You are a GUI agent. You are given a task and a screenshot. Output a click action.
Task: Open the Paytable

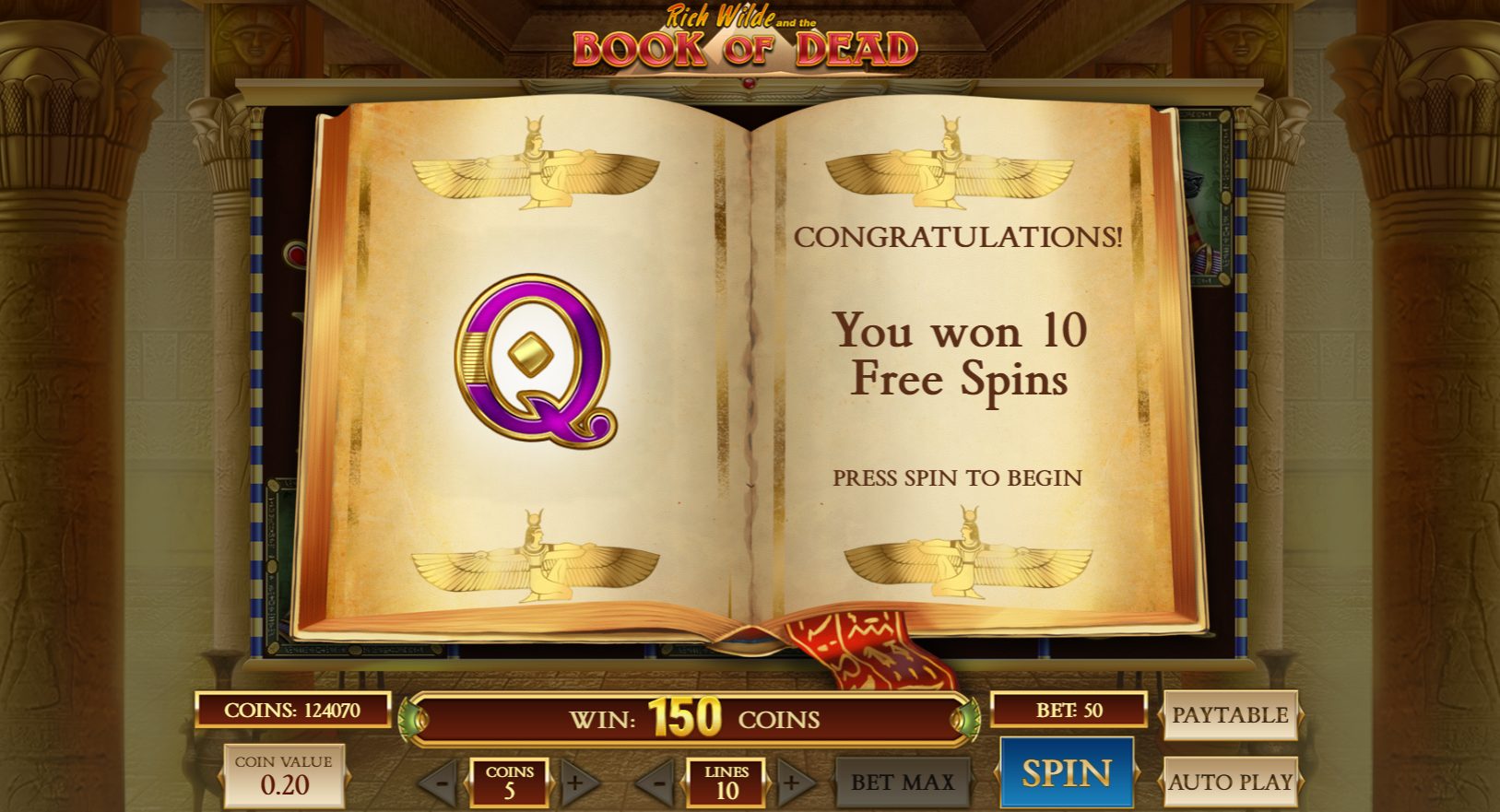[1230, 714]
